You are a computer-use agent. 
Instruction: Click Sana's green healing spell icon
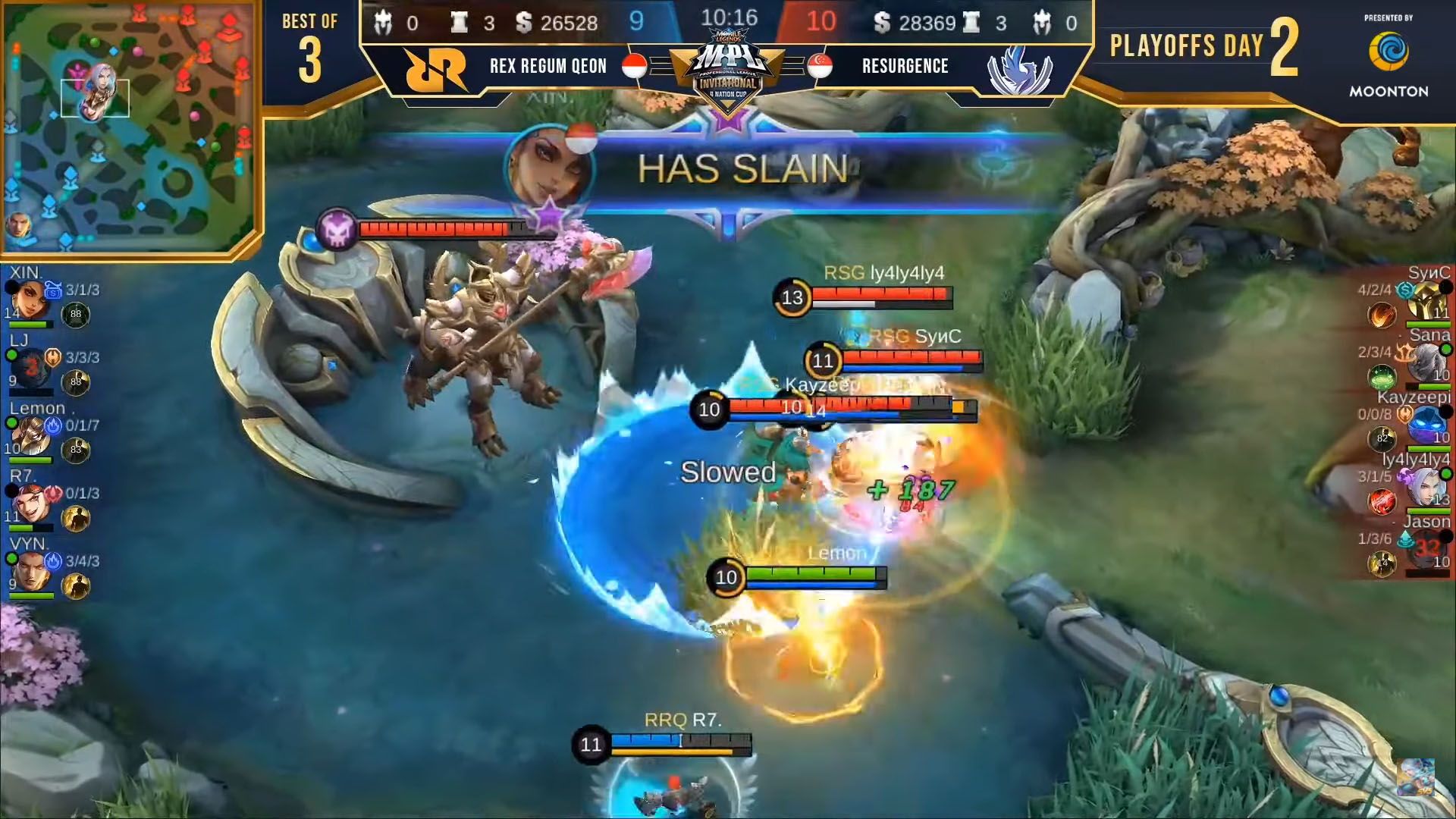pyautogui.click(x=1382, y=375)
